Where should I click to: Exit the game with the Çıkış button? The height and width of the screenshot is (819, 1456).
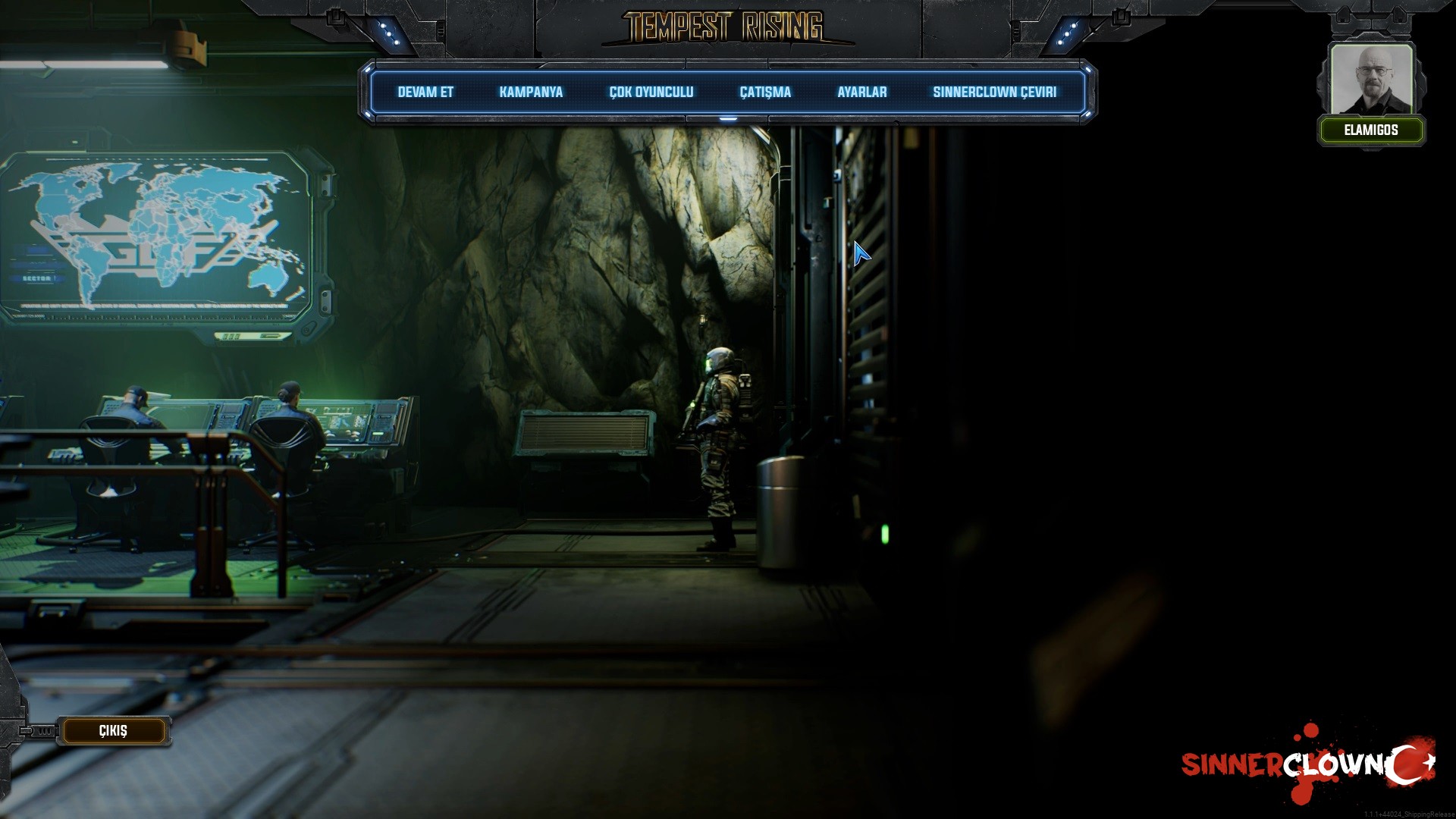pos(113,731)
